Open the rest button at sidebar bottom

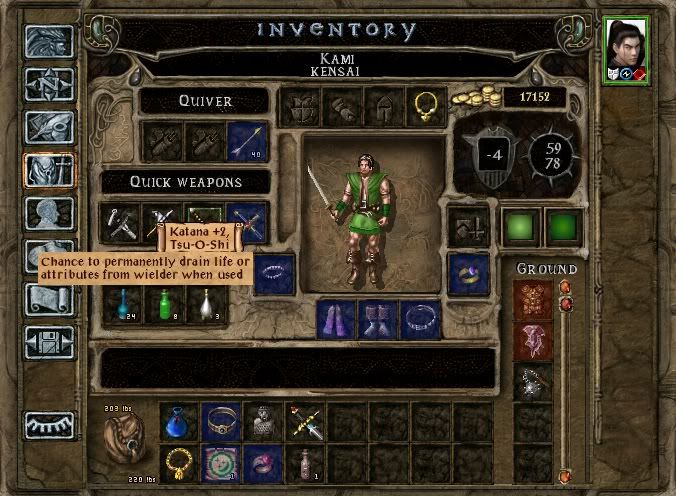49,424
